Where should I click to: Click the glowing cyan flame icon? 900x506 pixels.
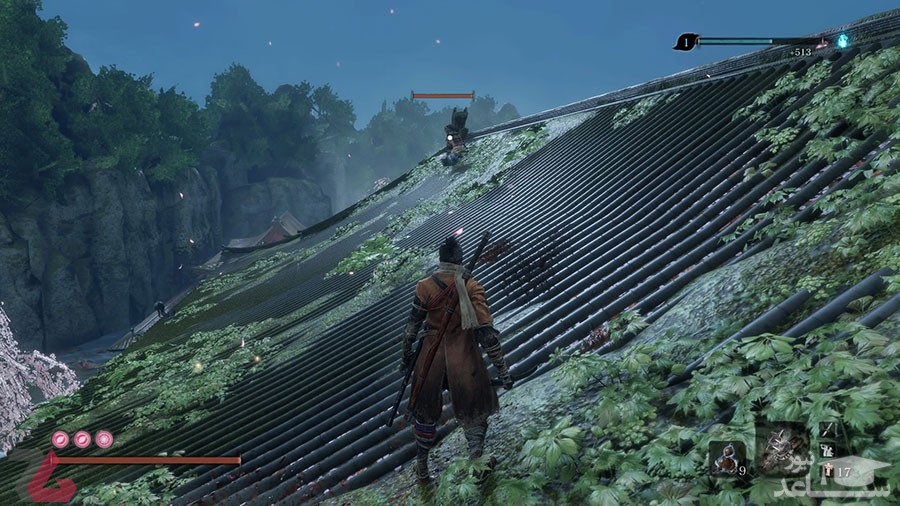(843, 41)
